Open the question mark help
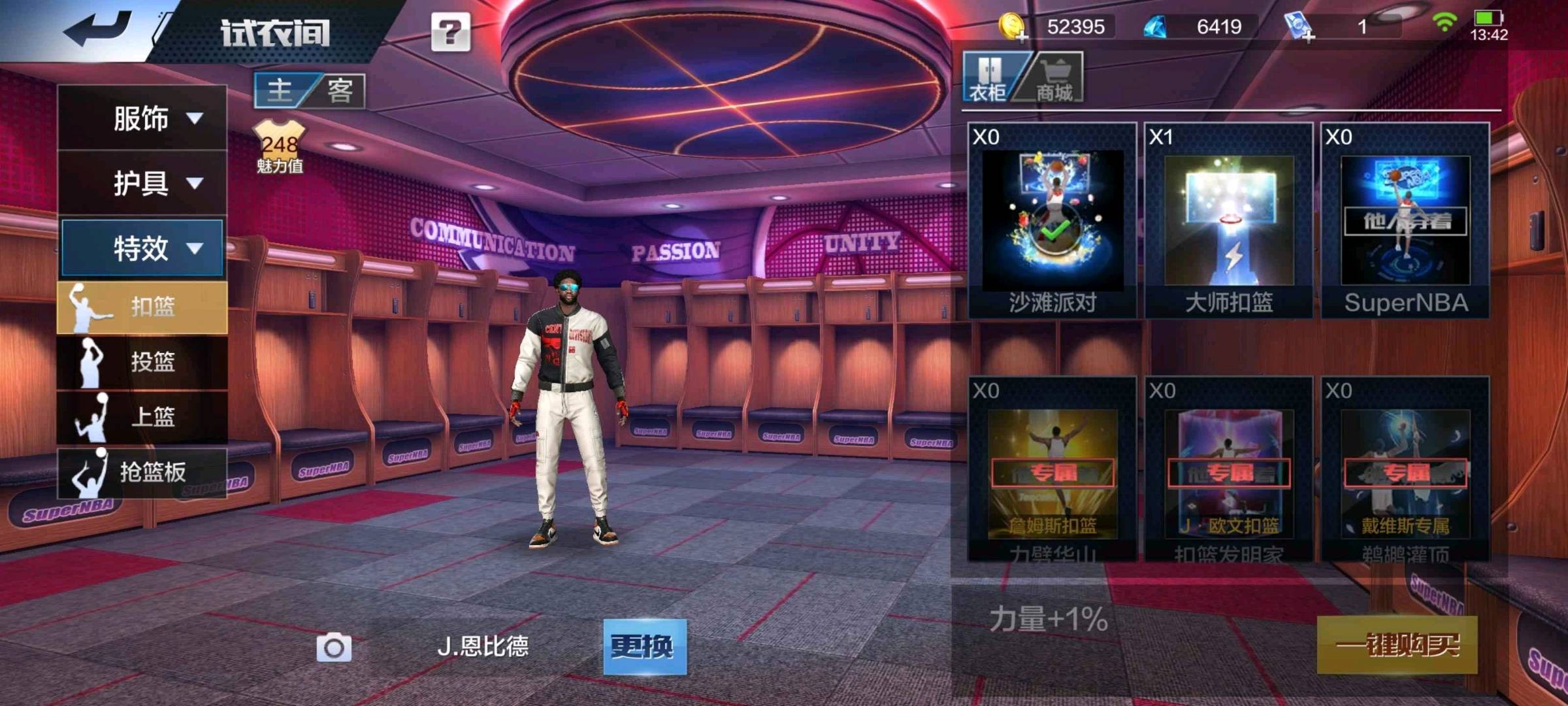Image resolution: width=1568 pixels, height=706 pixels. coord(450,31)
